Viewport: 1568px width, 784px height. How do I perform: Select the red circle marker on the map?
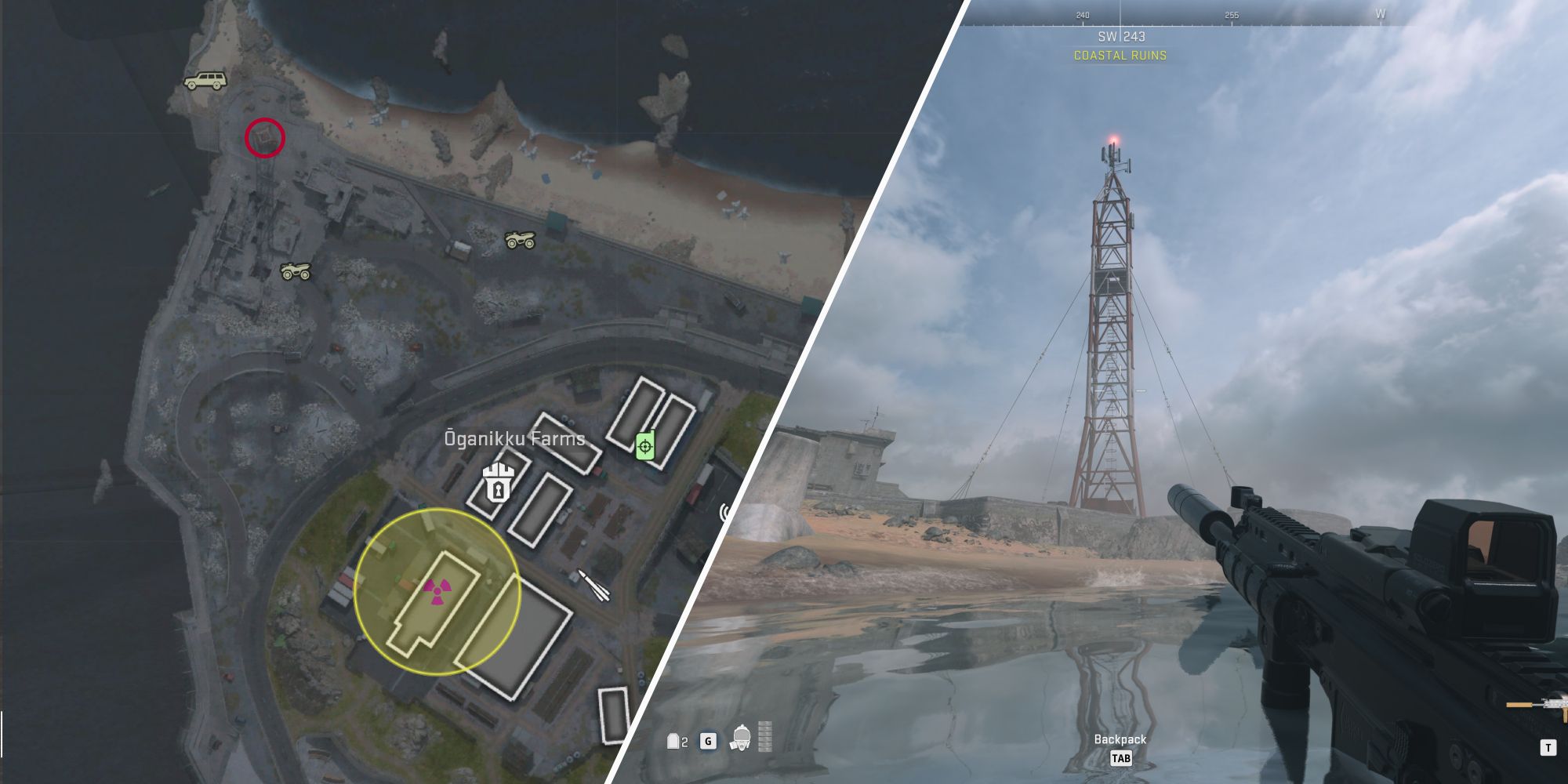click(267, 138)
